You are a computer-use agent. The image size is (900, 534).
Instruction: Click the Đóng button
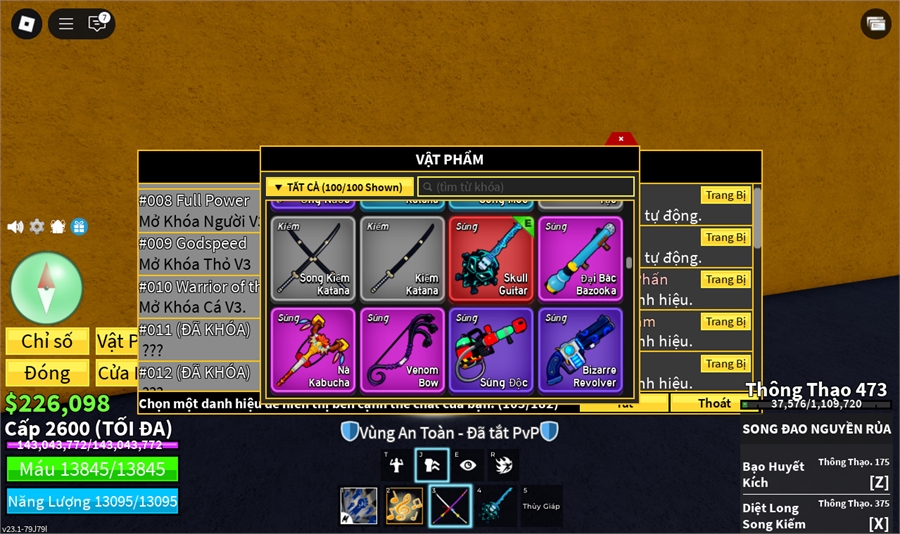click(x=47, y=373)
